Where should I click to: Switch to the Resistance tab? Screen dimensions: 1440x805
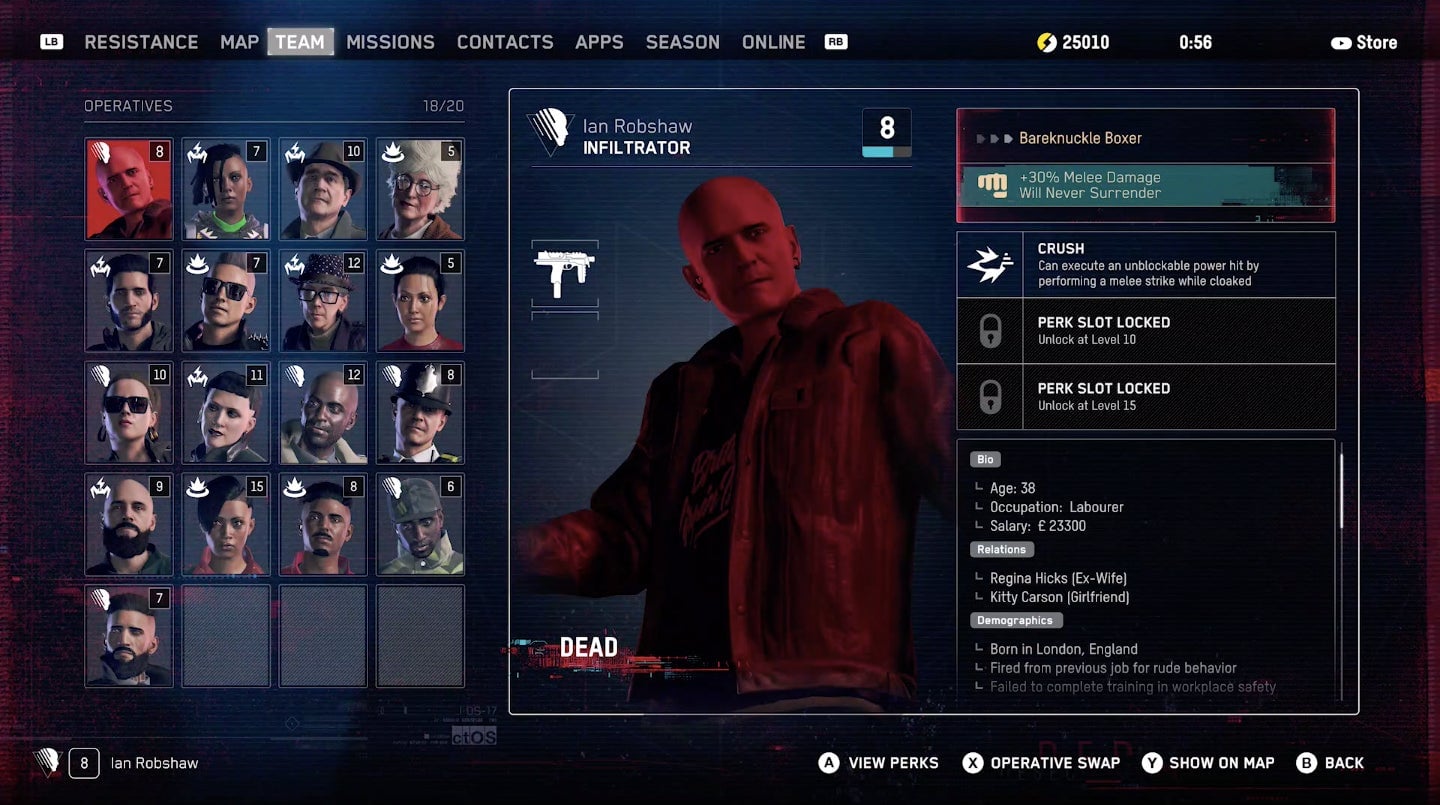click(x=141, y=42)
